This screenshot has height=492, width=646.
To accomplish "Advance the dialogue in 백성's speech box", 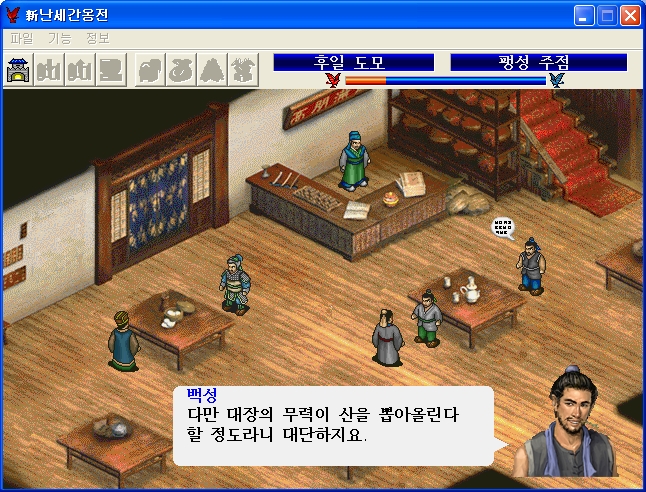I will [x=333, y=425].
